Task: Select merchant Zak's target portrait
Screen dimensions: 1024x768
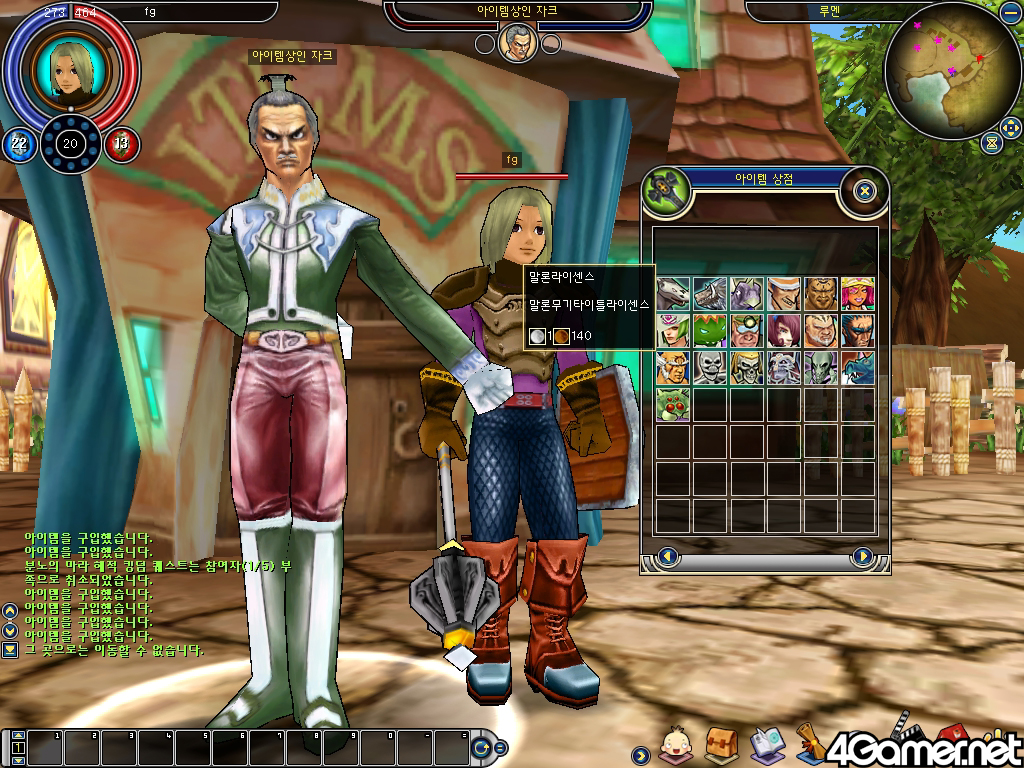Action: pos(518,42)
